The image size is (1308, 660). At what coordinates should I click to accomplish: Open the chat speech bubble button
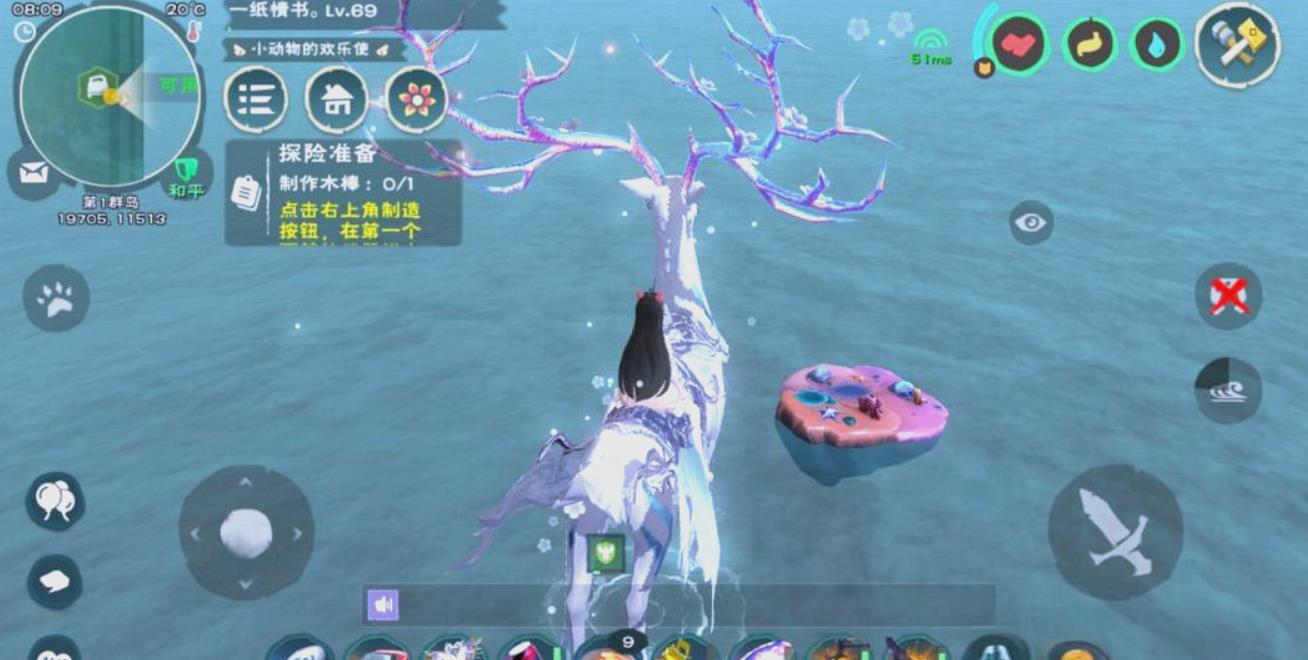(54, 581)
